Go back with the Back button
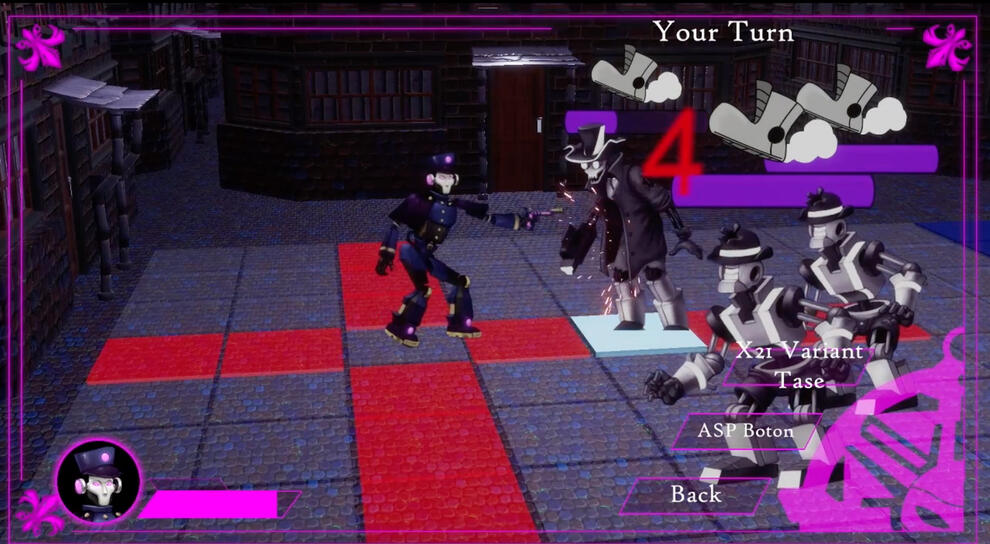Image resolution: width=990 pixels, height=544 pixels. [x=696, y=494]
